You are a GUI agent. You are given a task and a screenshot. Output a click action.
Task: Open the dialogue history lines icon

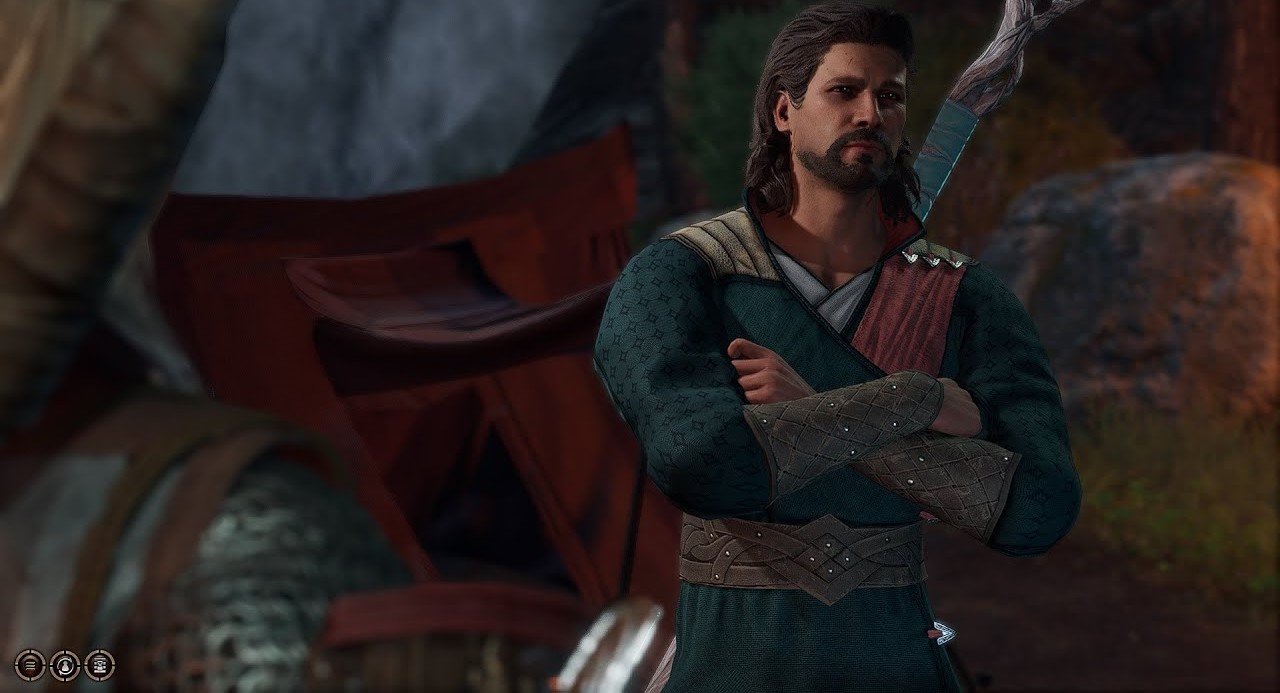(30, 665)
